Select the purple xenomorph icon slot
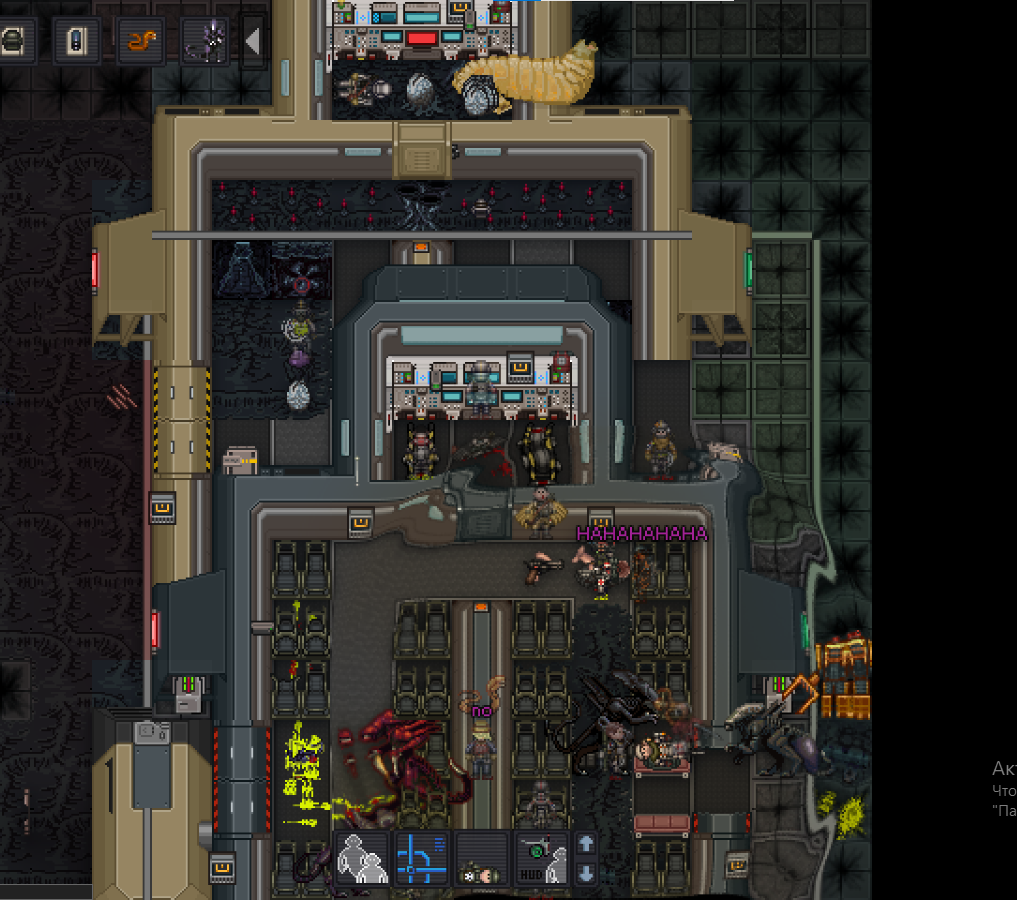Viewport: 1017px width, 900px height. pos(205,41)
